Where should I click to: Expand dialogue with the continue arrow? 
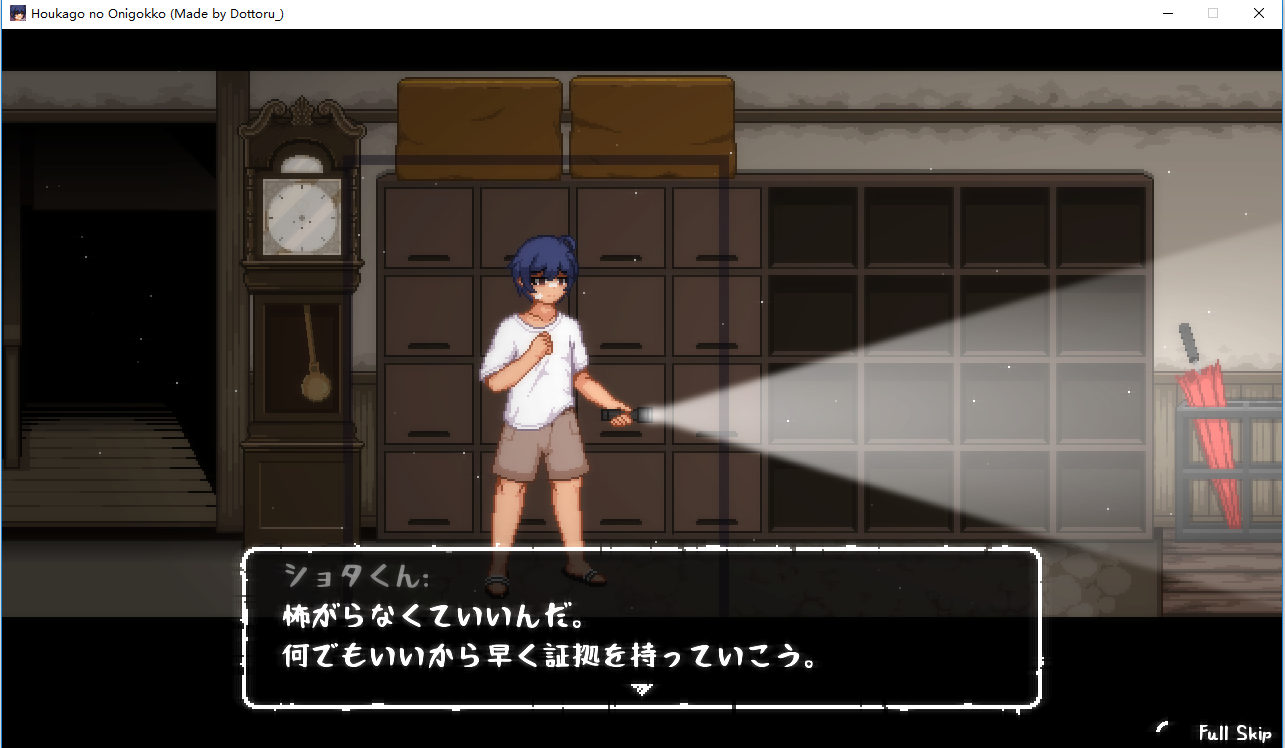641,689
